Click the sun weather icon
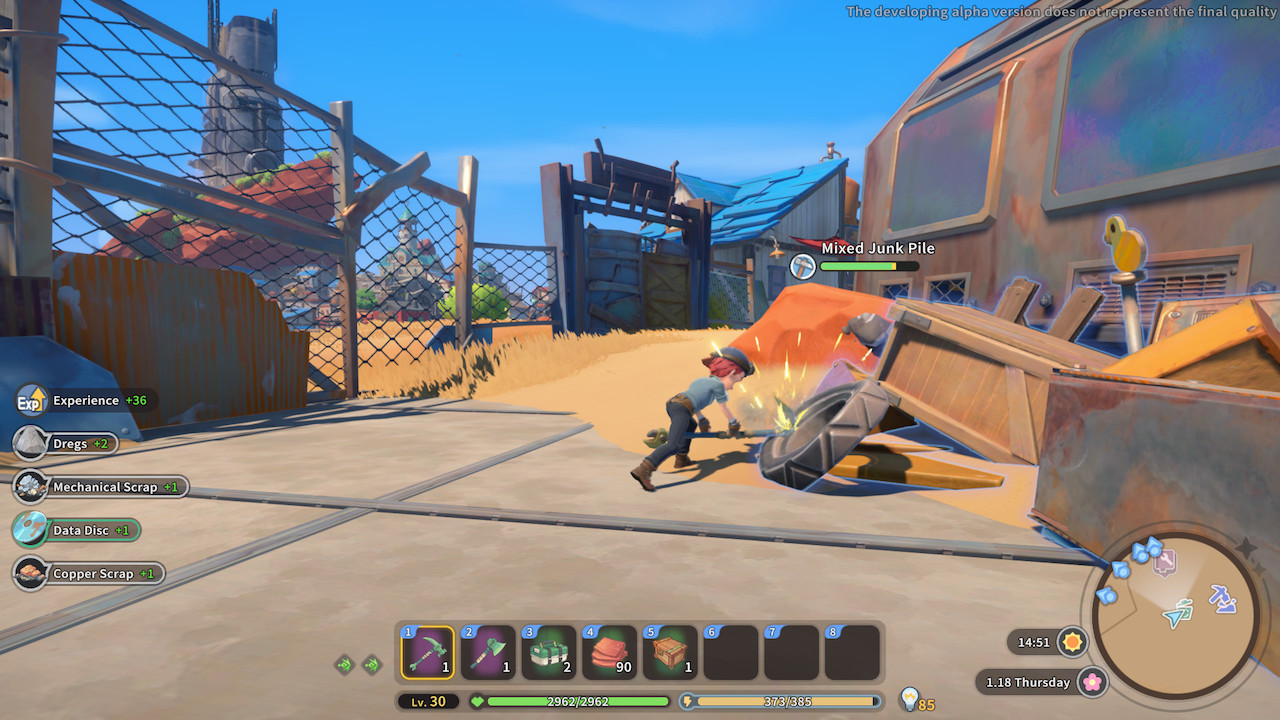 click(x=1073, y=642)
